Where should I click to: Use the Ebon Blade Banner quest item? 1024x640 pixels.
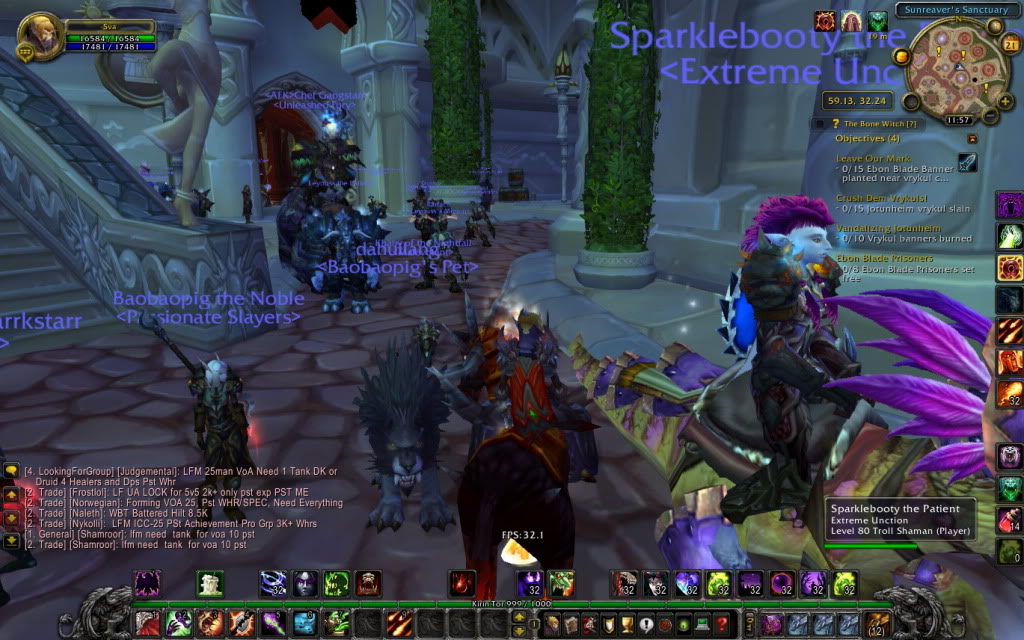click(968, 163)
